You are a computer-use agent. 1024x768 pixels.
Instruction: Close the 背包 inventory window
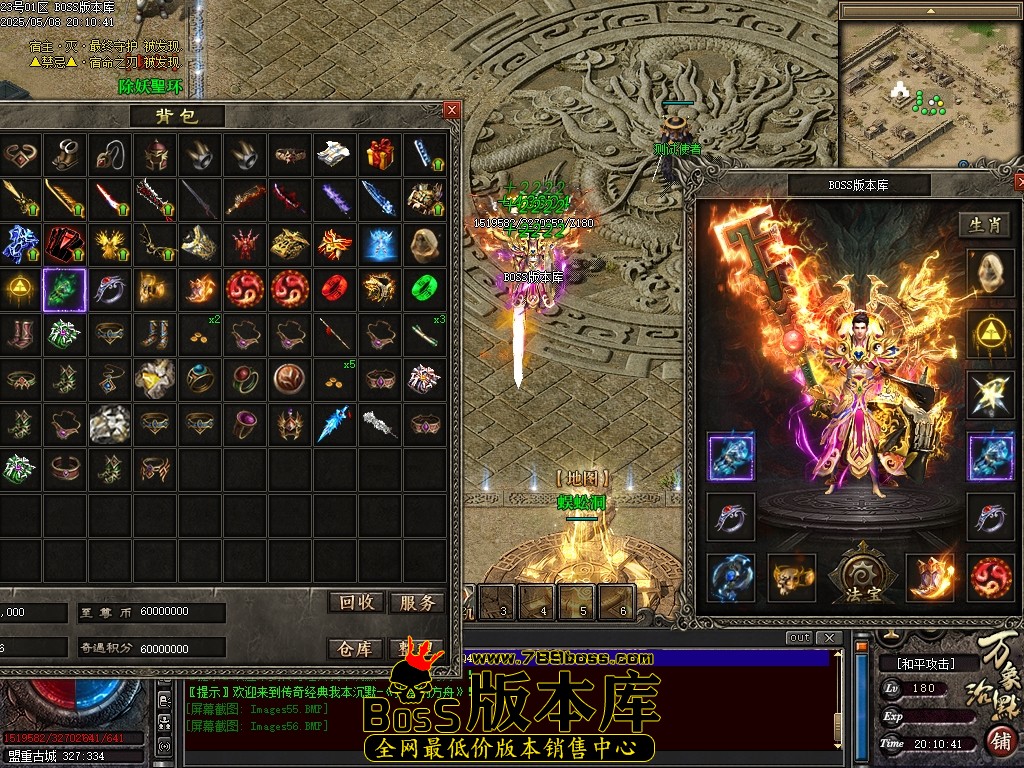(452, 110)
